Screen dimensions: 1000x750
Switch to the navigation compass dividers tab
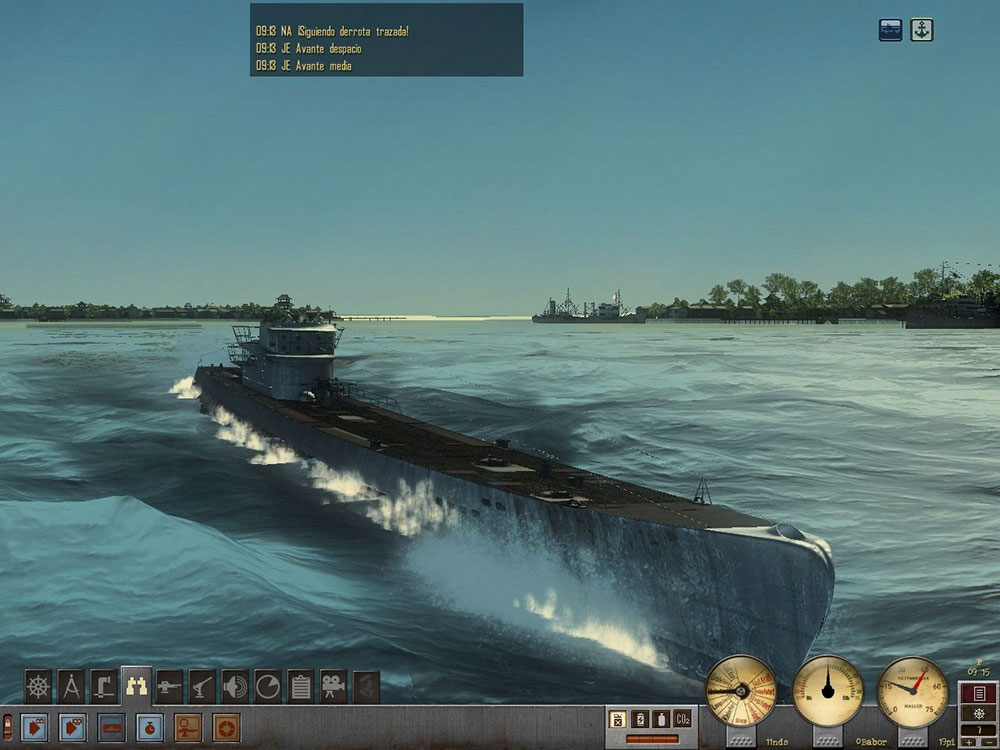coord(71,687)
